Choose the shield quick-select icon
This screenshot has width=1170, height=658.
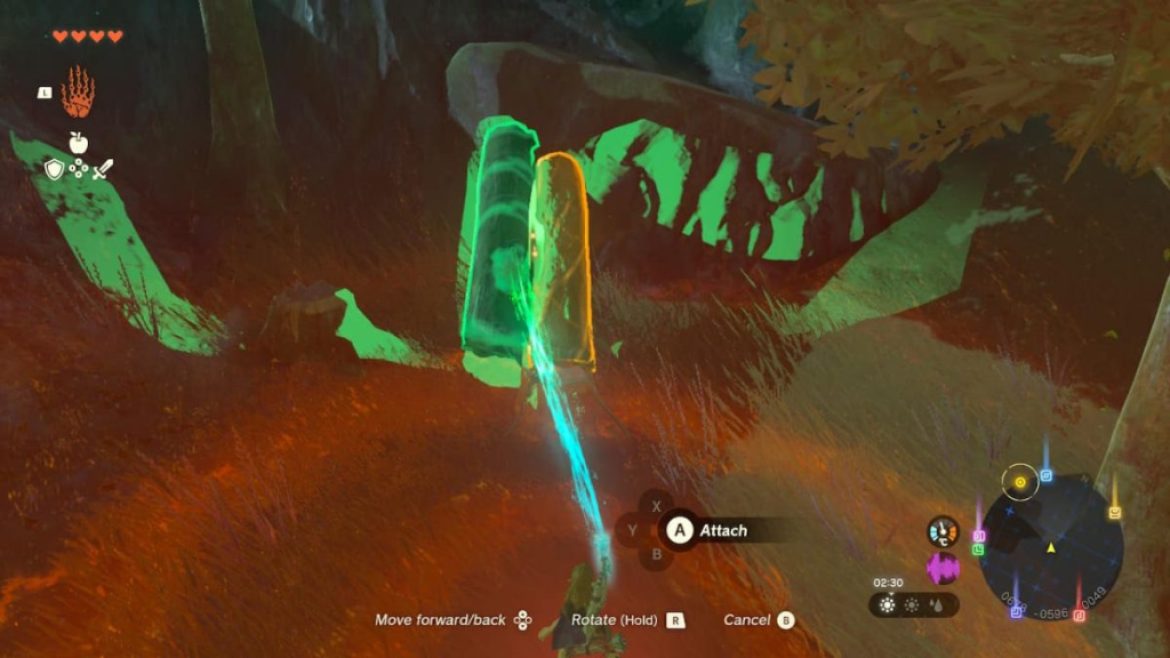[55, 169]
